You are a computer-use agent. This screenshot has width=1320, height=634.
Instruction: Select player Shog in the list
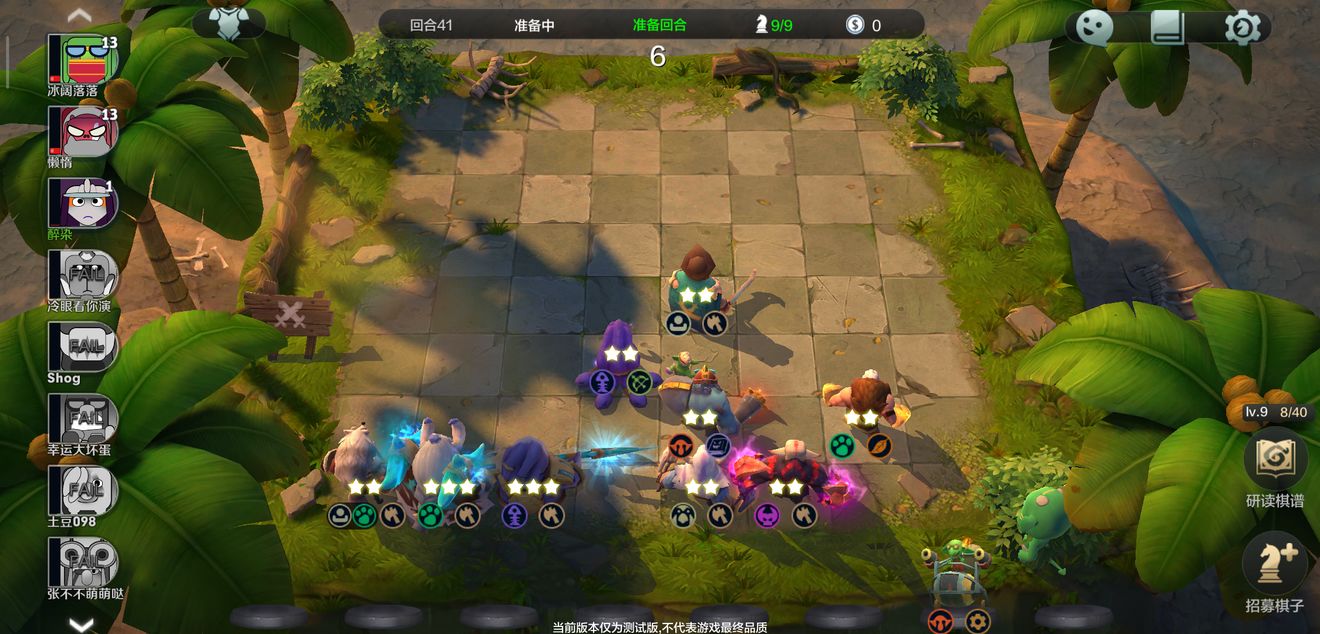pyautogui.click(x=84, y=347)
